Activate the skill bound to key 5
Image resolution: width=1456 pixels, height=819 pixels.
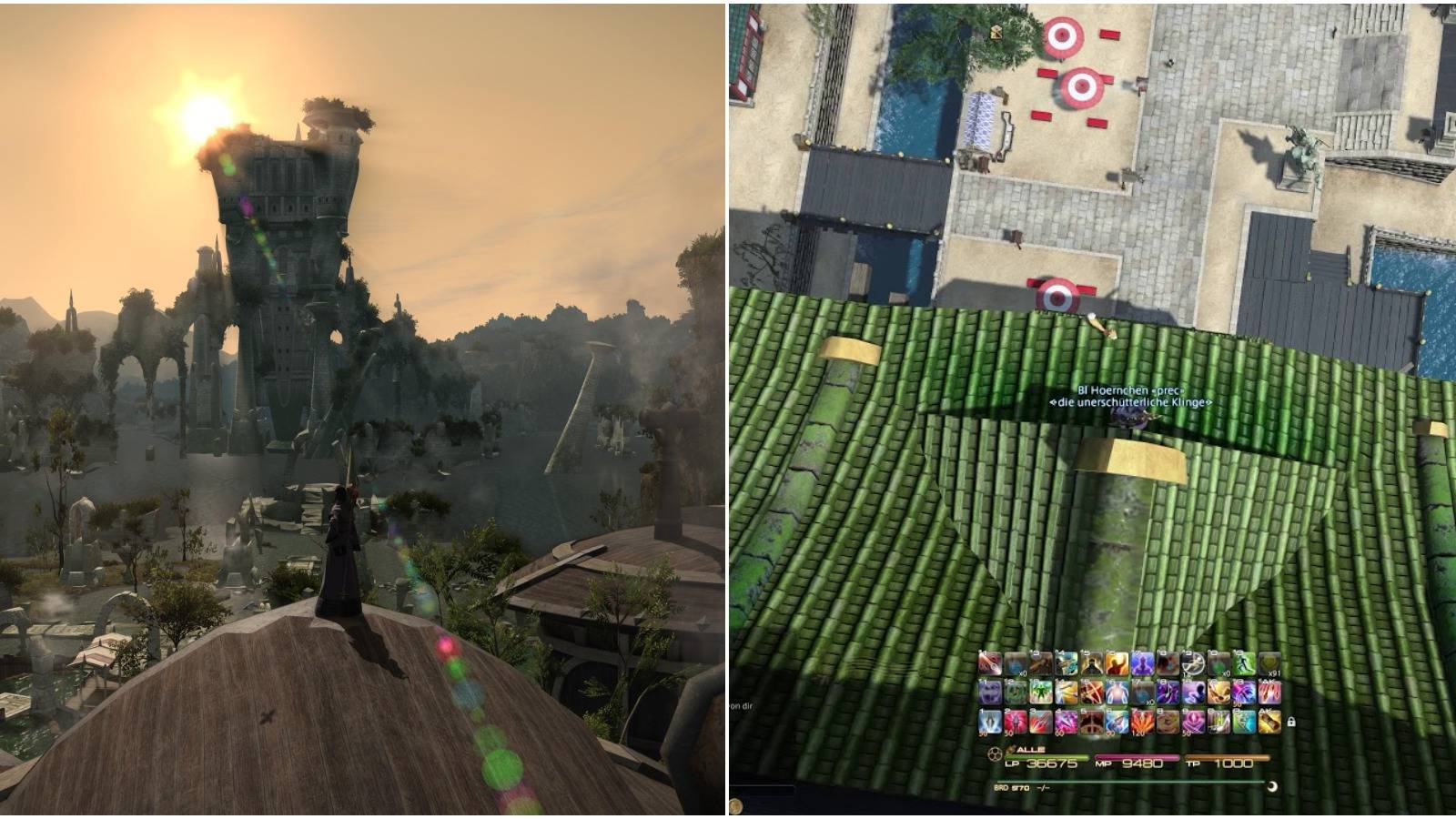coord(1090,720)
